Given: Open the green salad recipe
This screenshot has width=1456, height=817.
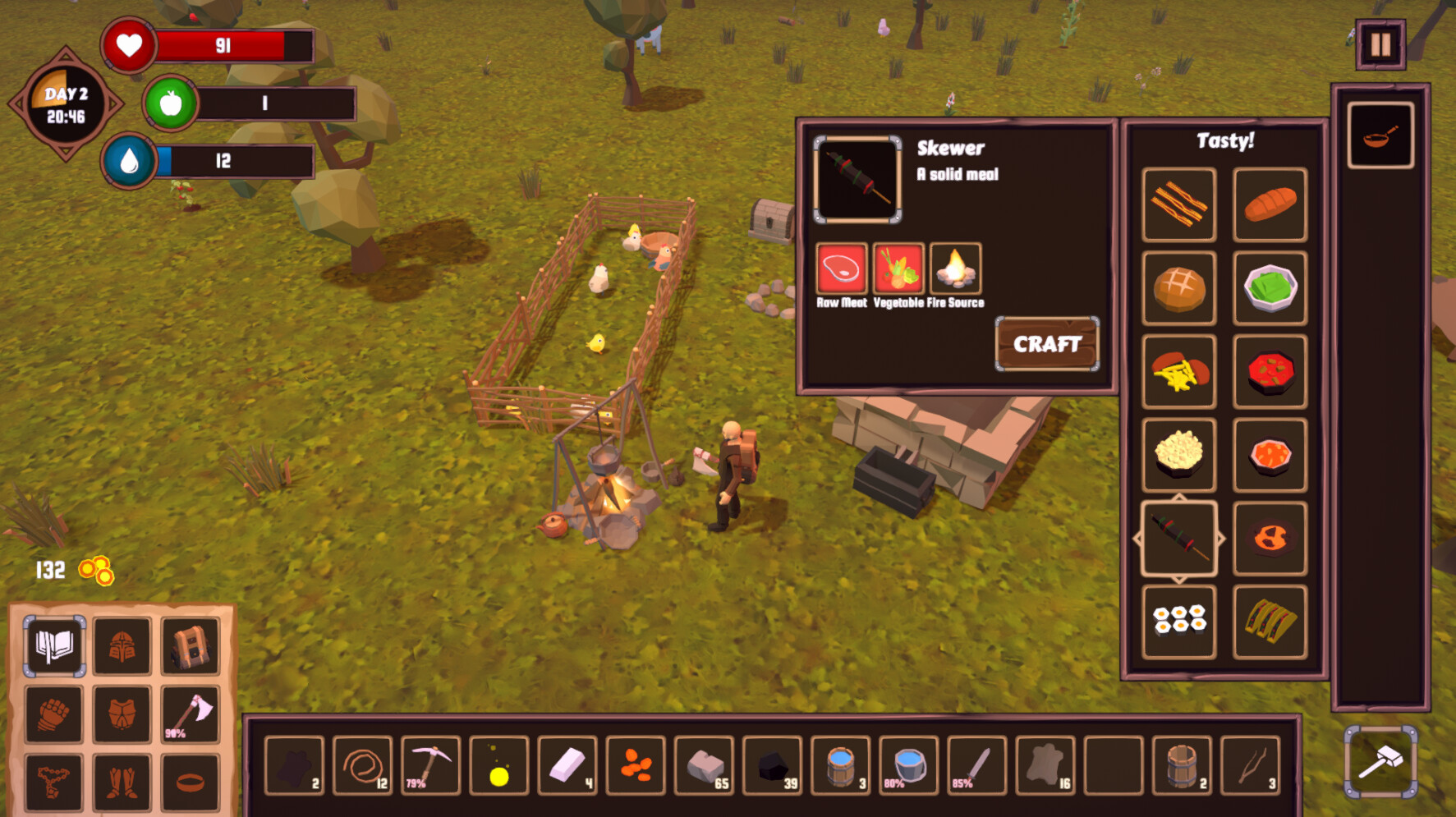Looking at the screenshot, I should [x=1270, y=288].
